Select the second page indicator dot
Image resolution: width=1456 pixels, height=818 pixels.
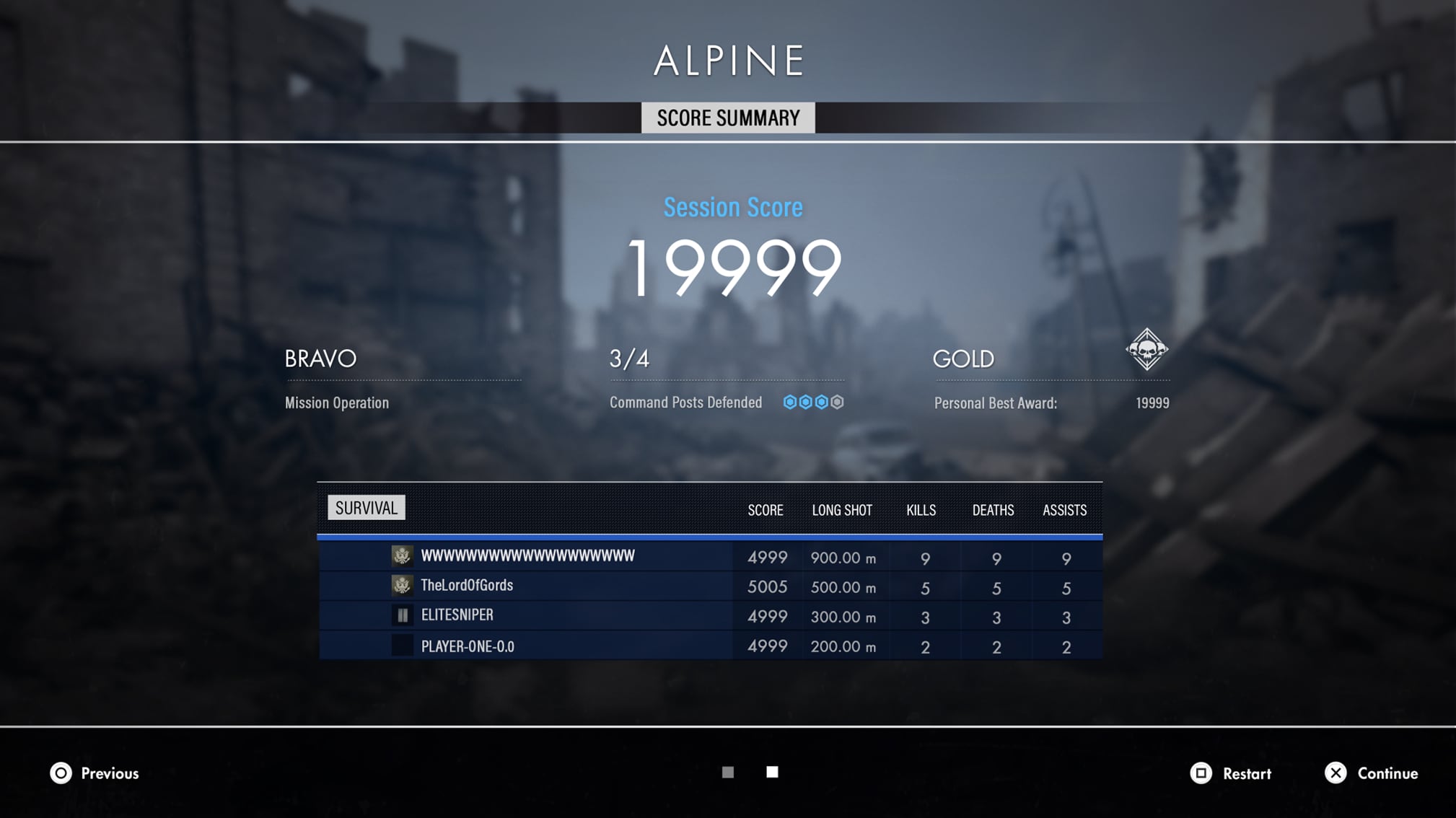772,772
